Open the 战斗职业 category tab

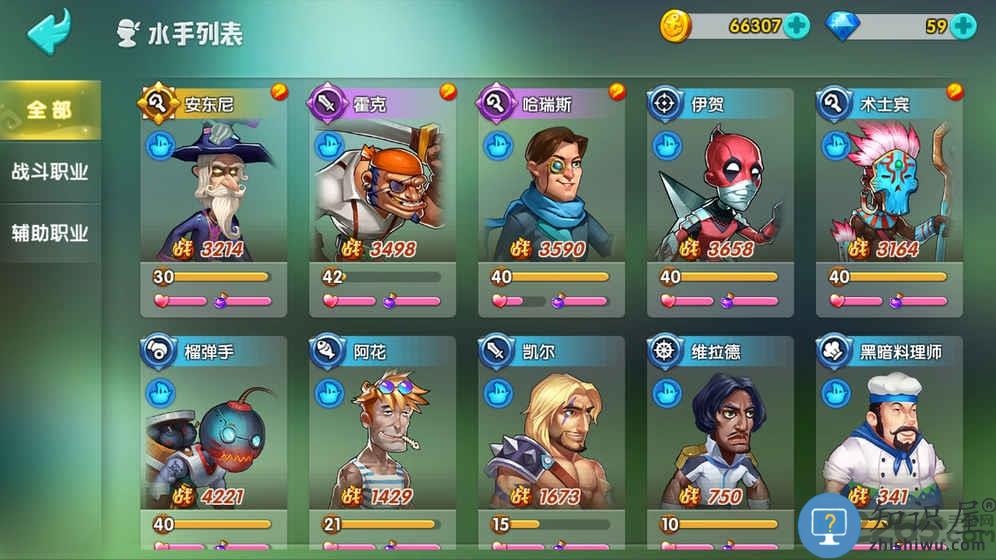(50, 171)
